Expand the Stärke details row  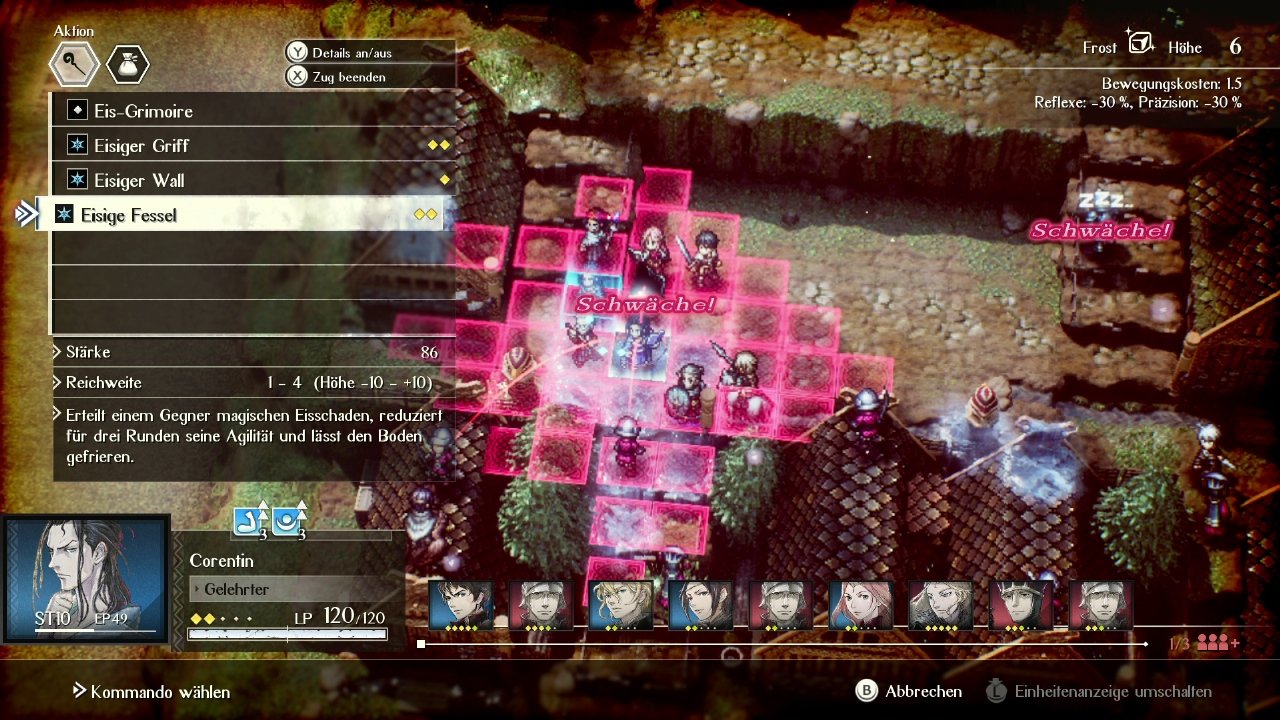point(88,352)
